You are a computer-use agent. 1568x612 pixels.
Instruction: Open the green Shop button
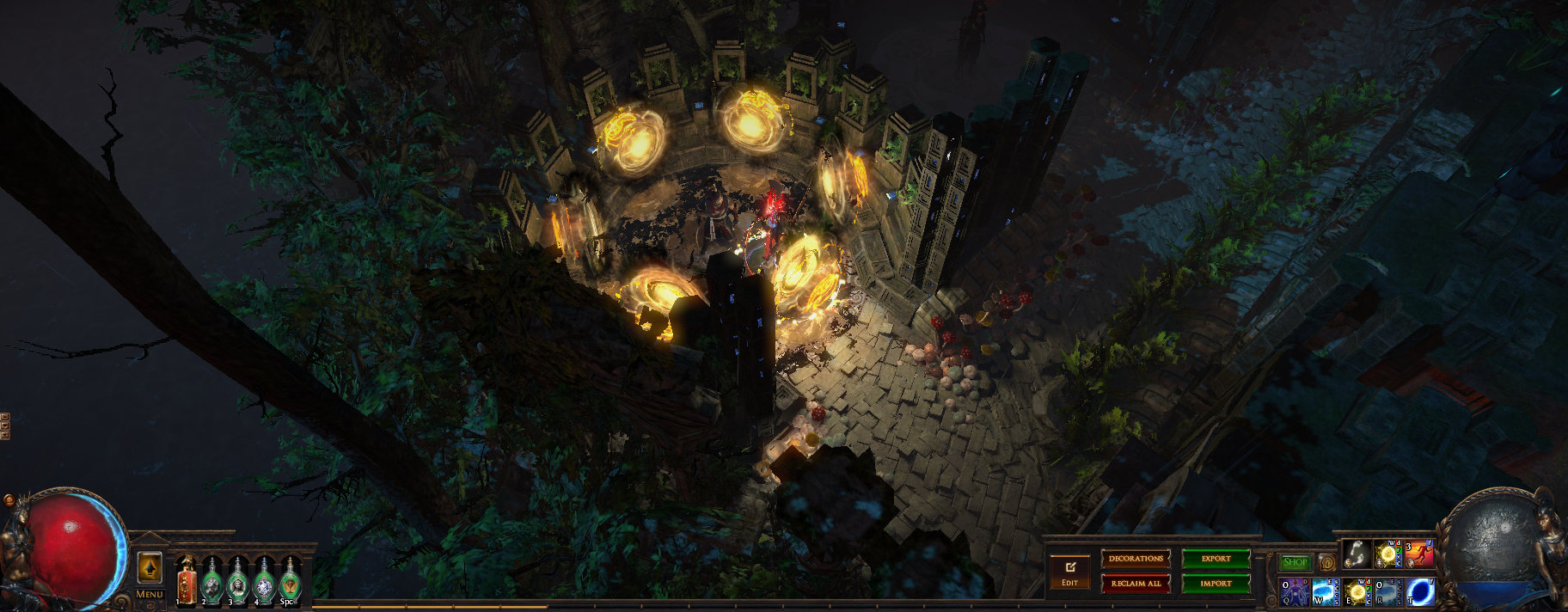coord(1295,563)
